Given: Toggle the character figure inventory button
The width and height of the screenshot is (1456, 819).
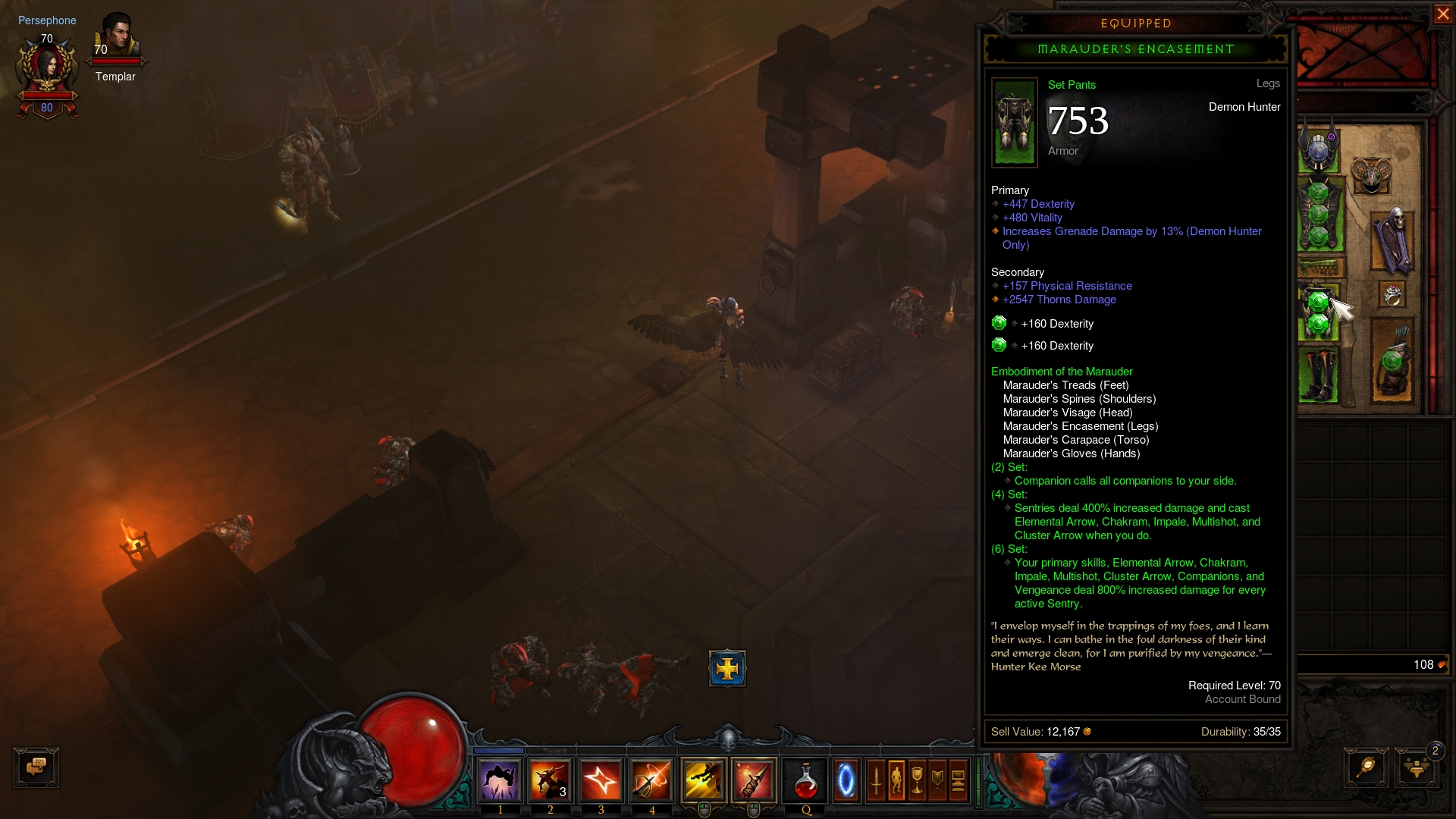Looking at the screenshot, I should 896,780.
